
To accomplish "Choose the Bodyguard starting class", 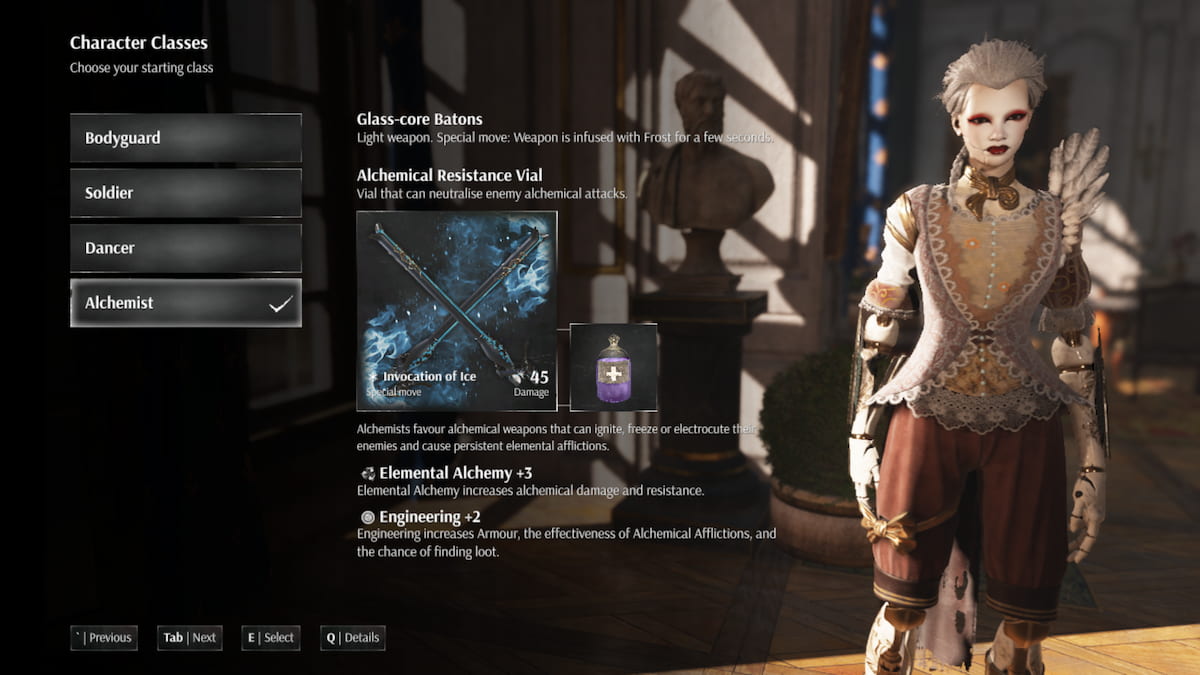I will [185, 138].
